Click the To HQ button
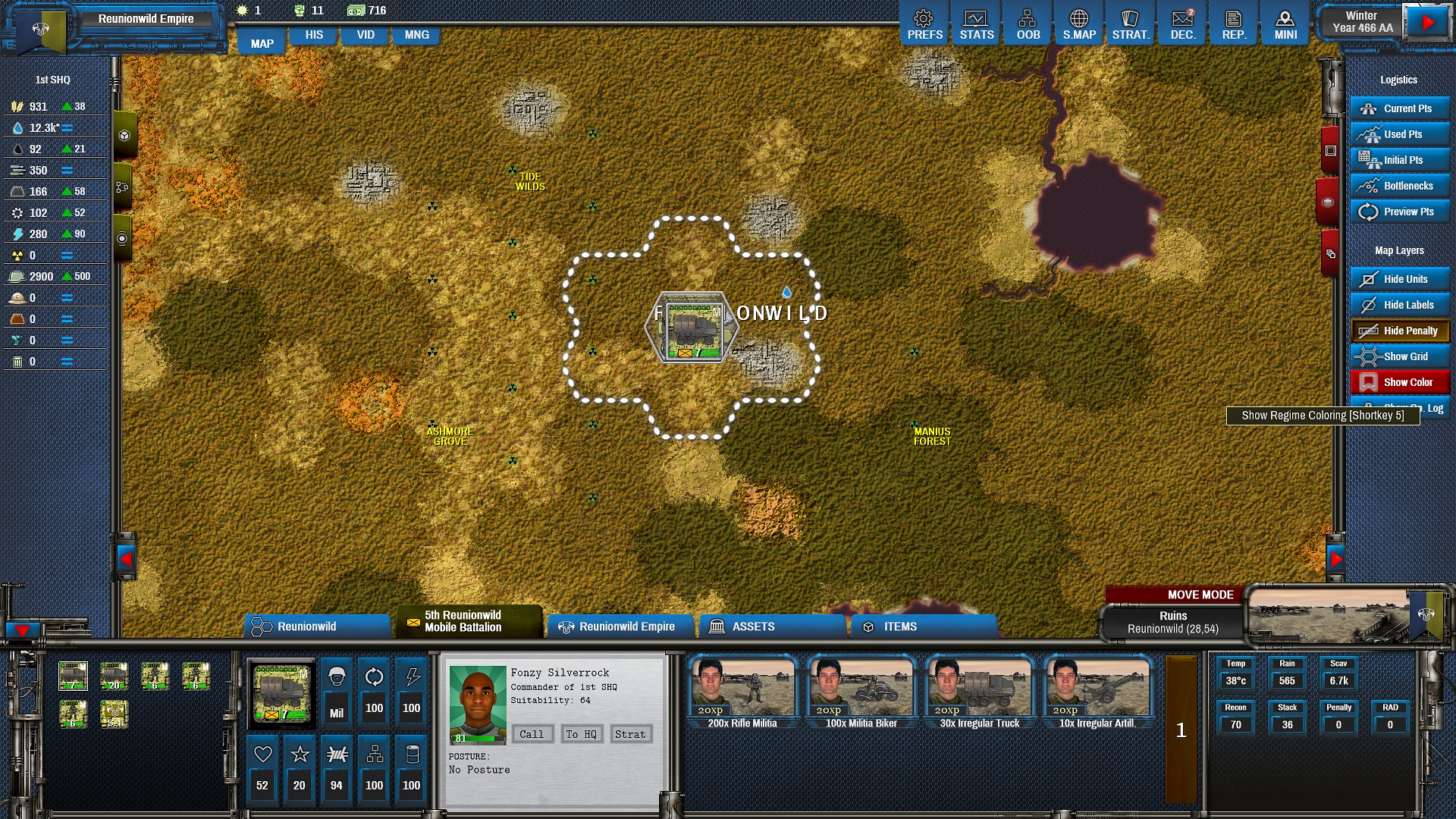This screenshot has height=819, width=1456. pyautogui.click(x=581, y=734)
